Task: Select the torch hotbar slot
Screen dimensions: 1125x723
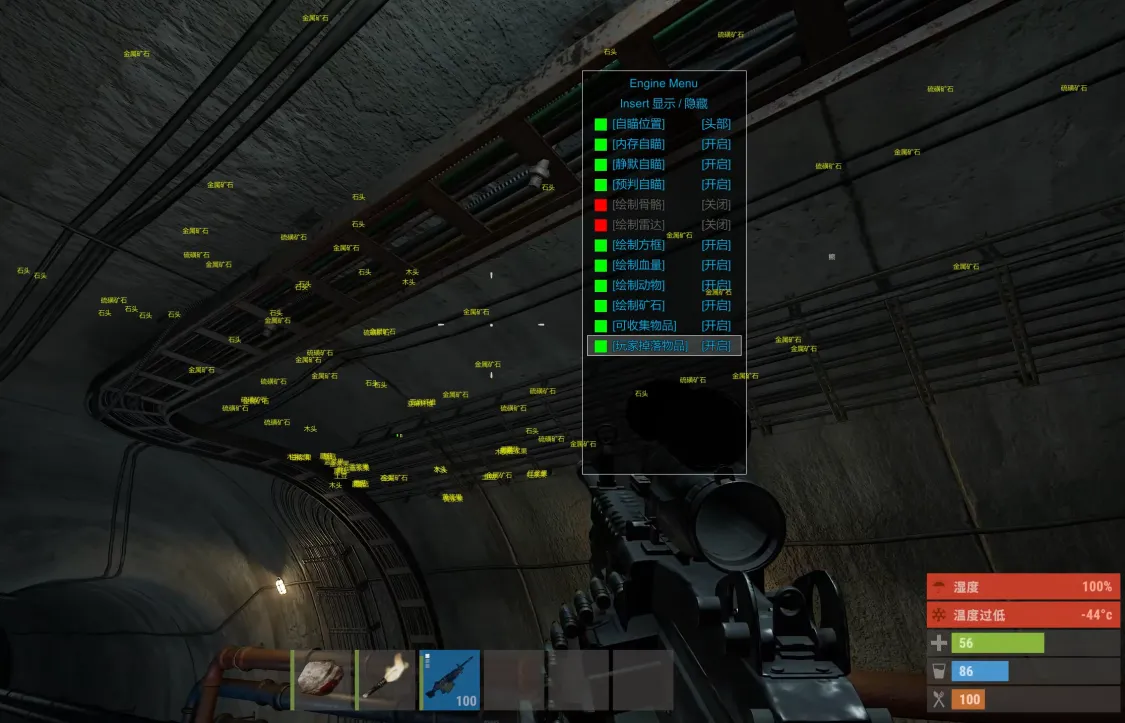Action: [386, 679]
